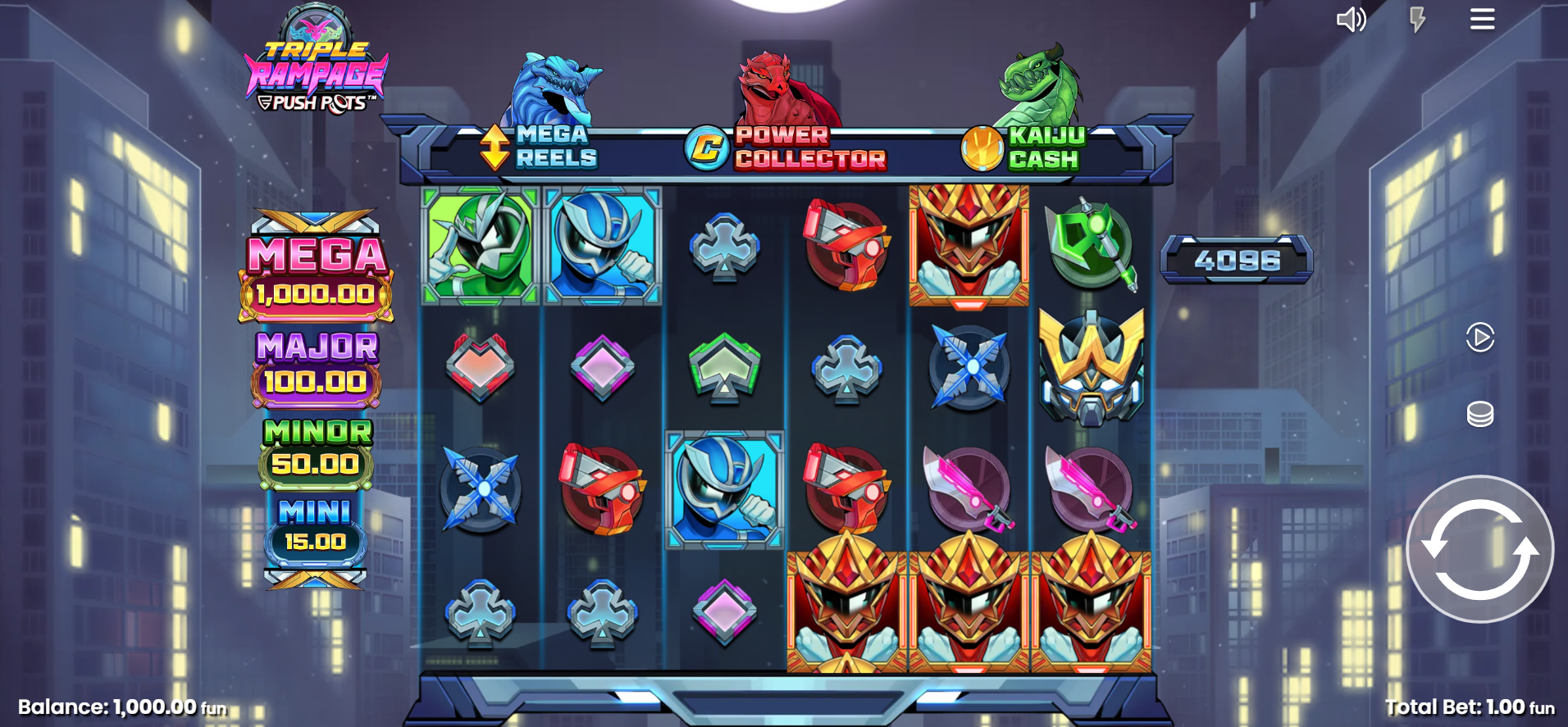1568x727 pixels.
Task: Open bet settings via coin stack icon
Action: (x=1479, y=414)
